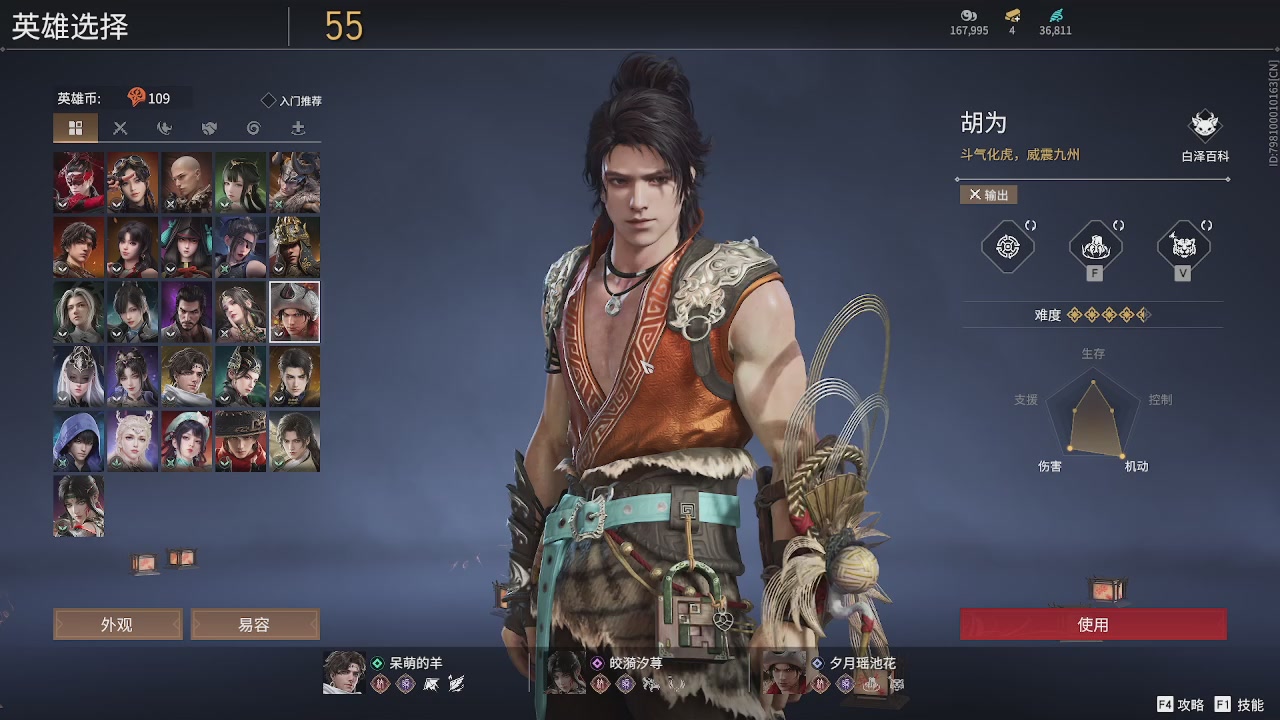The height and width of the screenshot is (720, 1280).
Task: Choose the spiral swirl category tab
Action: click(253, 128)
